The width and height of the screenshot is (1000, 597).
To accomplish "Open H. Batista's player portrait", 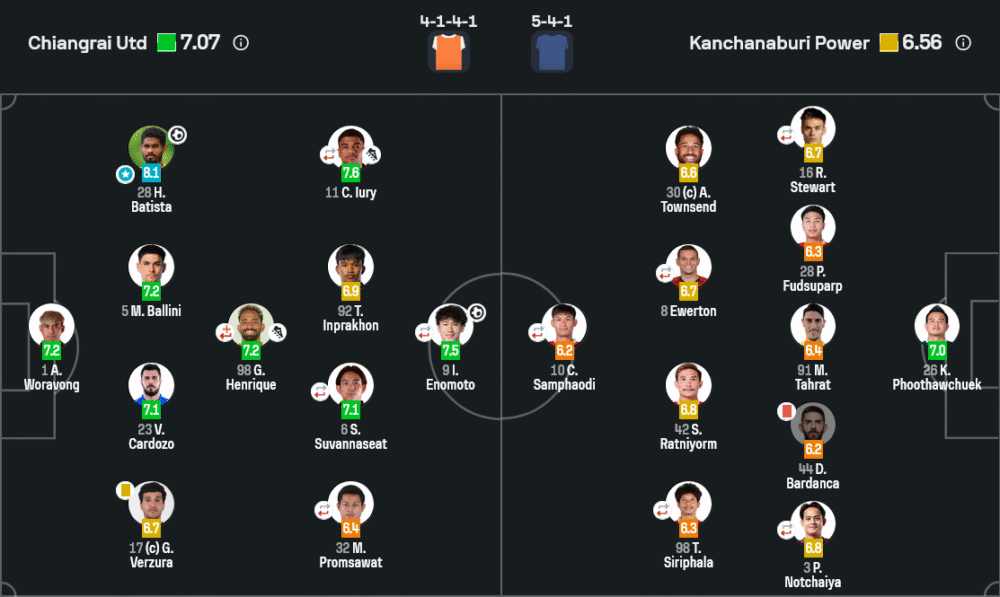I will [151, 148].
